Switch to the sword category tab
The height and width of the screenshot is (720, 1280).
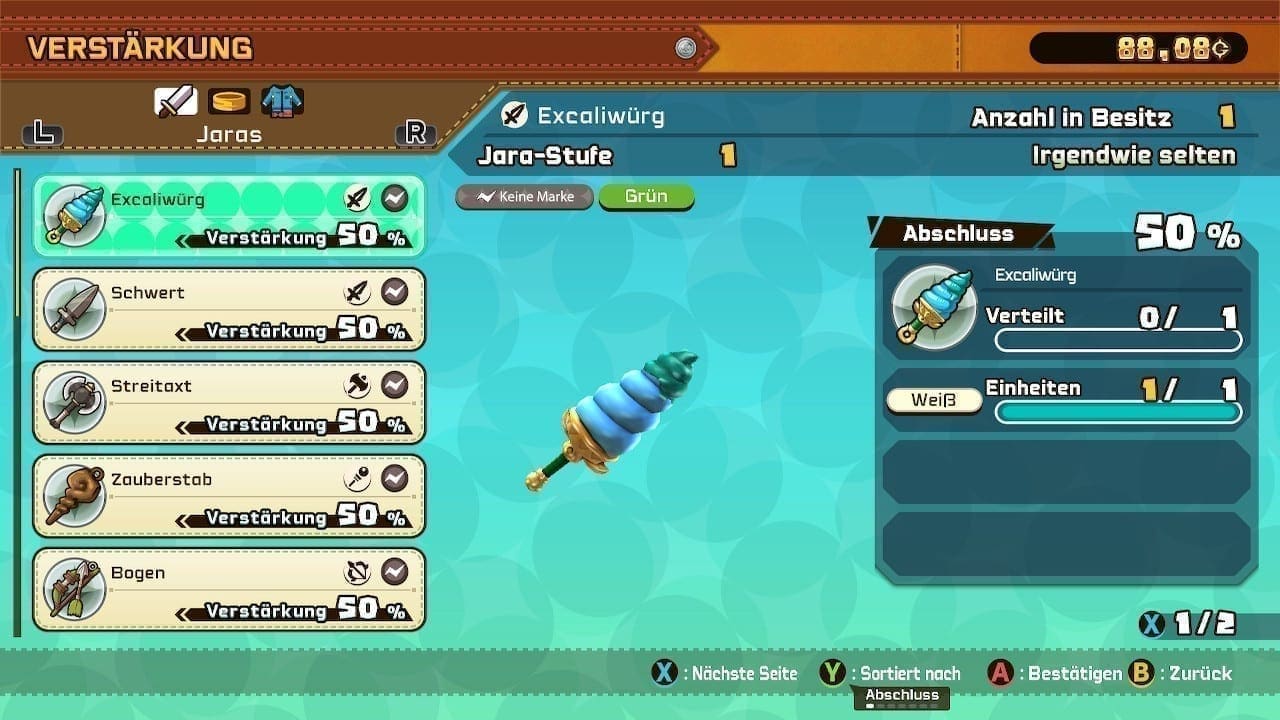click(x=176, y=101)
